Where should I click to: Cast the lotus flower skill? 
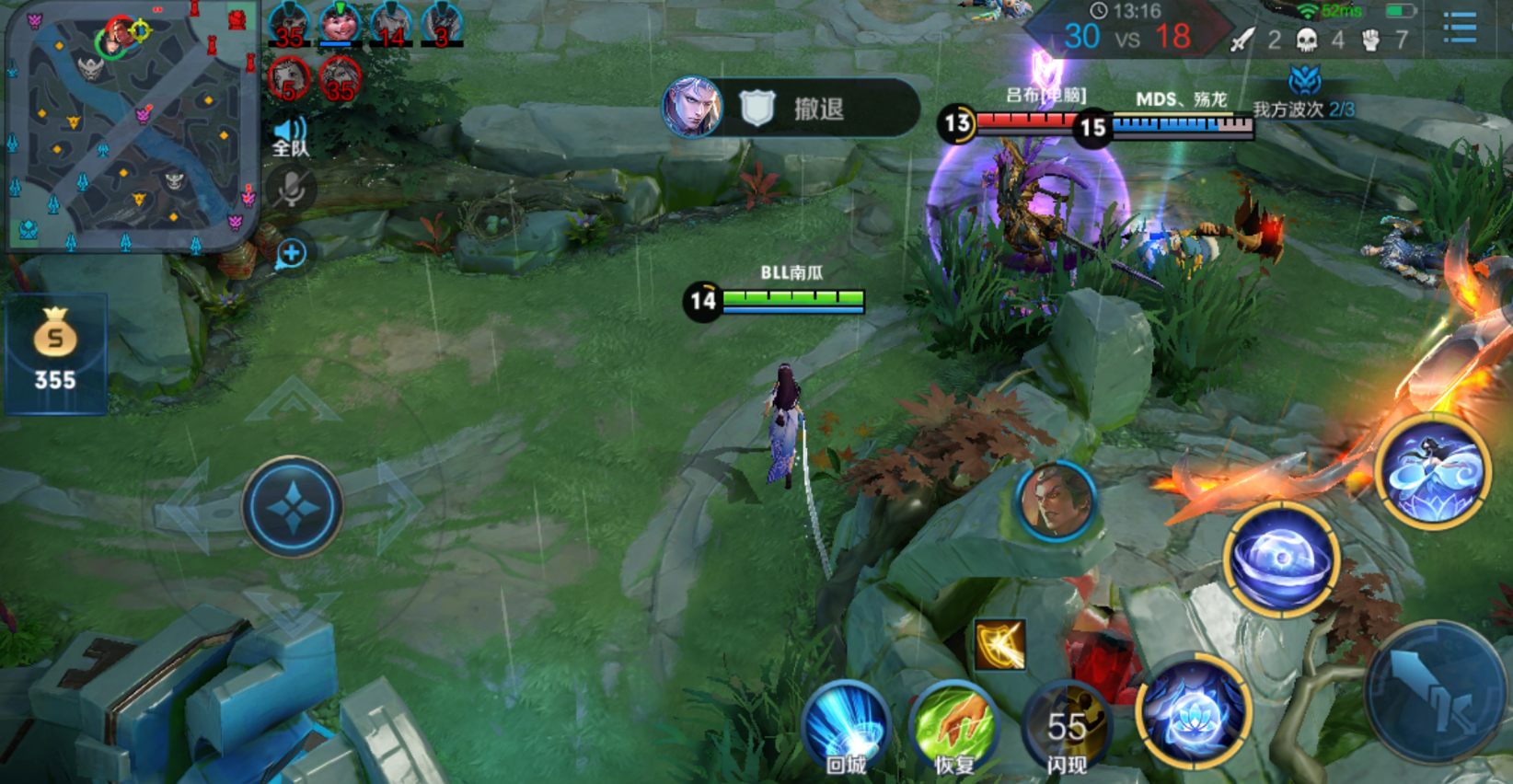click(x=1193, y=711)
